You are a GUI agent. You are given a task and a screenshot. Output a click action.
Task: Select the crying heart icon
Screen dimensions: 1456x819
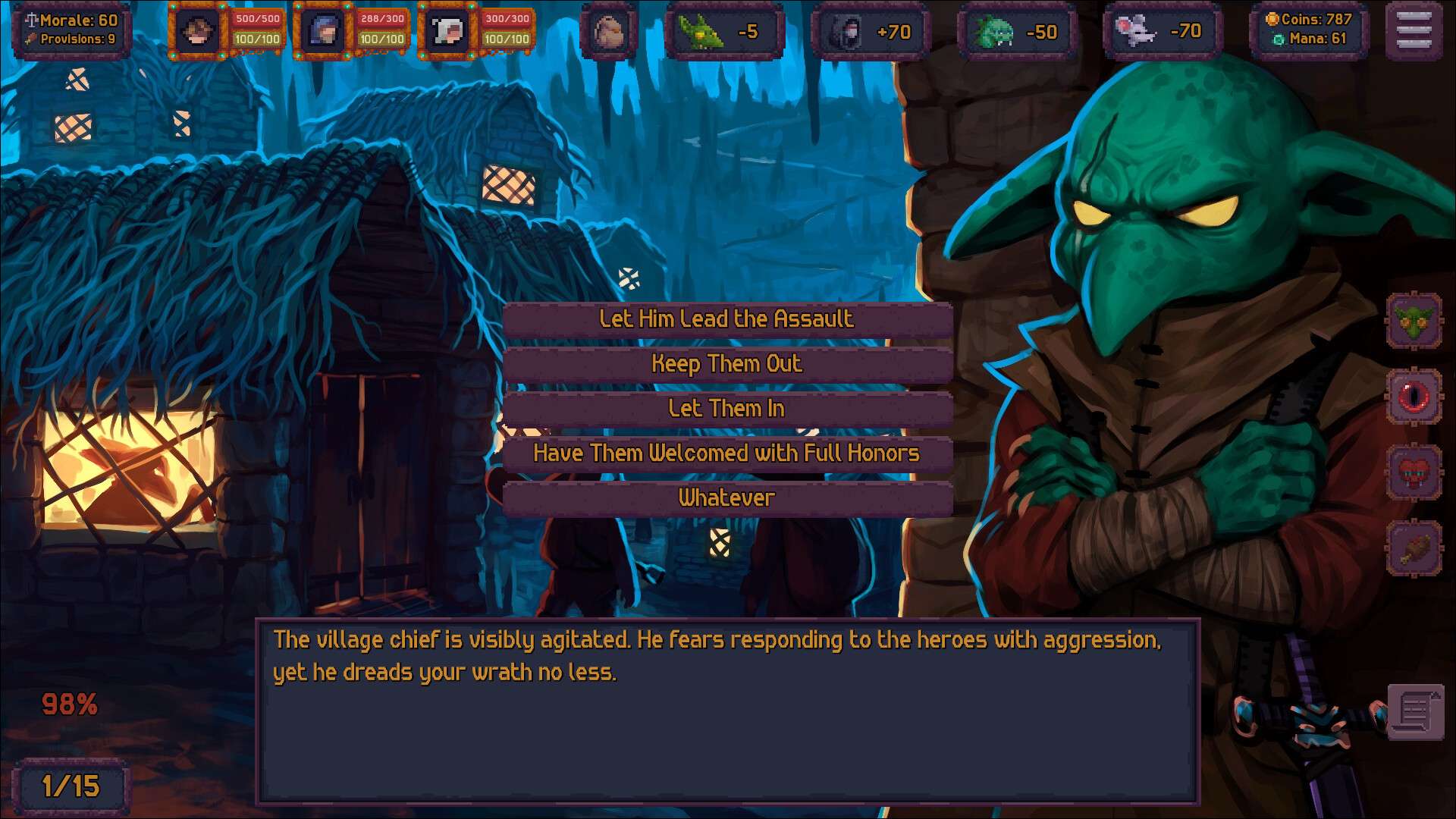coord(1414,472)
